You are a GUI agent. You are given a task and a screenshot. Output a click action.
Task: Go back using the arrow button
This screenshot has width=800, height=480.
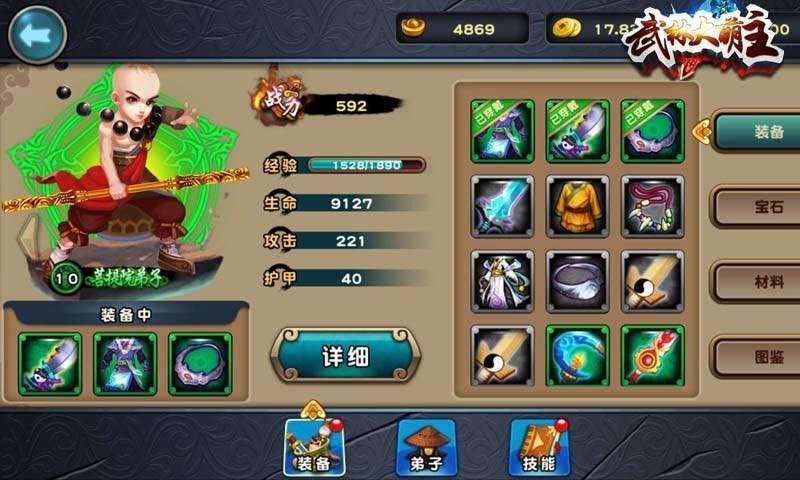[37, 33]
